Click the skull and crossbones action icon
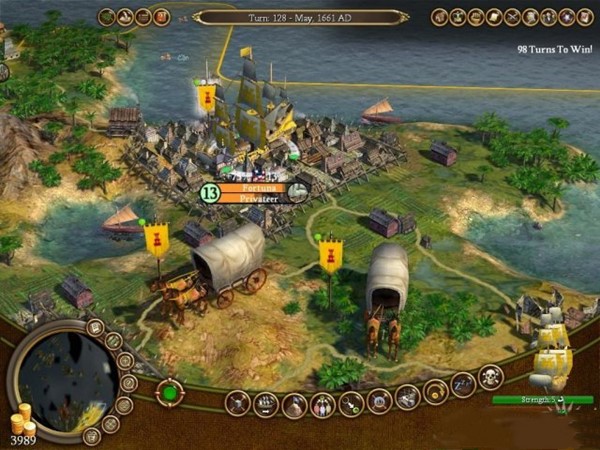 [491, 377]
